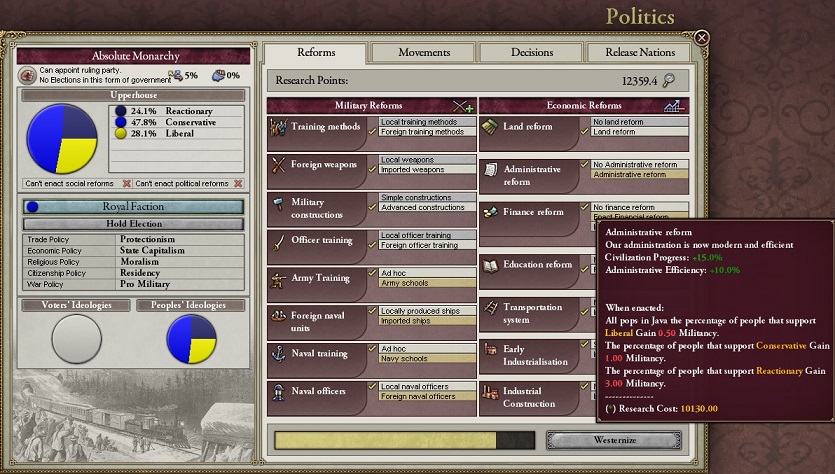Close the Politics window

[702, 38]
